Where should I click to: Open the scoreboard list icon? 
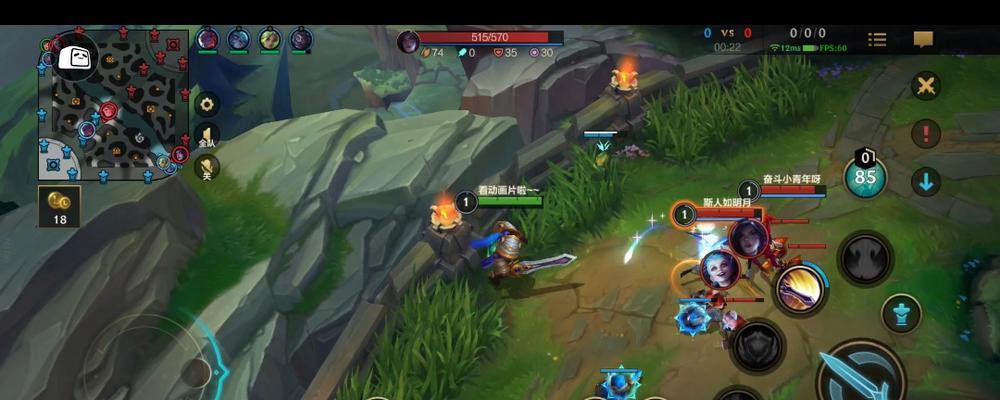coord(877,40)
